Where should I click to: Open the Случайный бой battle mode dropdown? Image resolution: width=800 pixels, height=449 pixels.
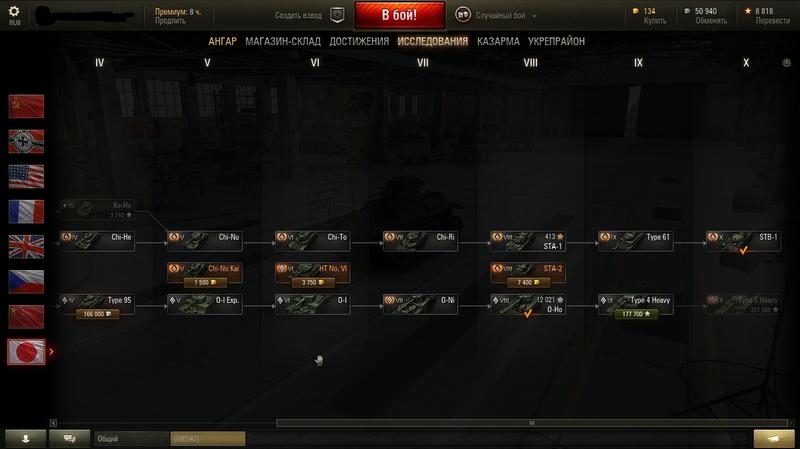[x=497, y=15]
